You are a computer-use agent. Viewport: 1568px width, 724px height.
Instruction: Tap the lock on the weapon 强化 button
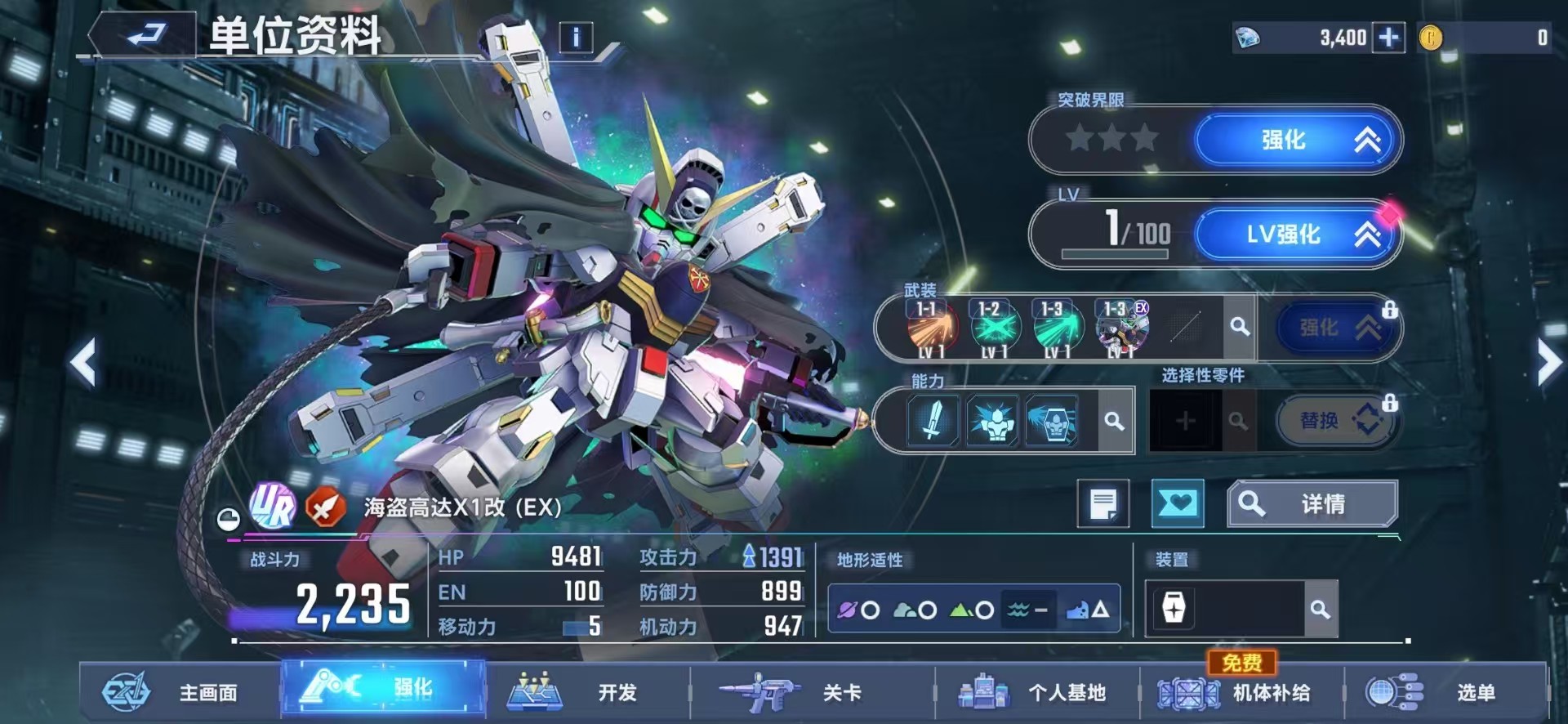pyautogui.click(x=1390, y=309)
